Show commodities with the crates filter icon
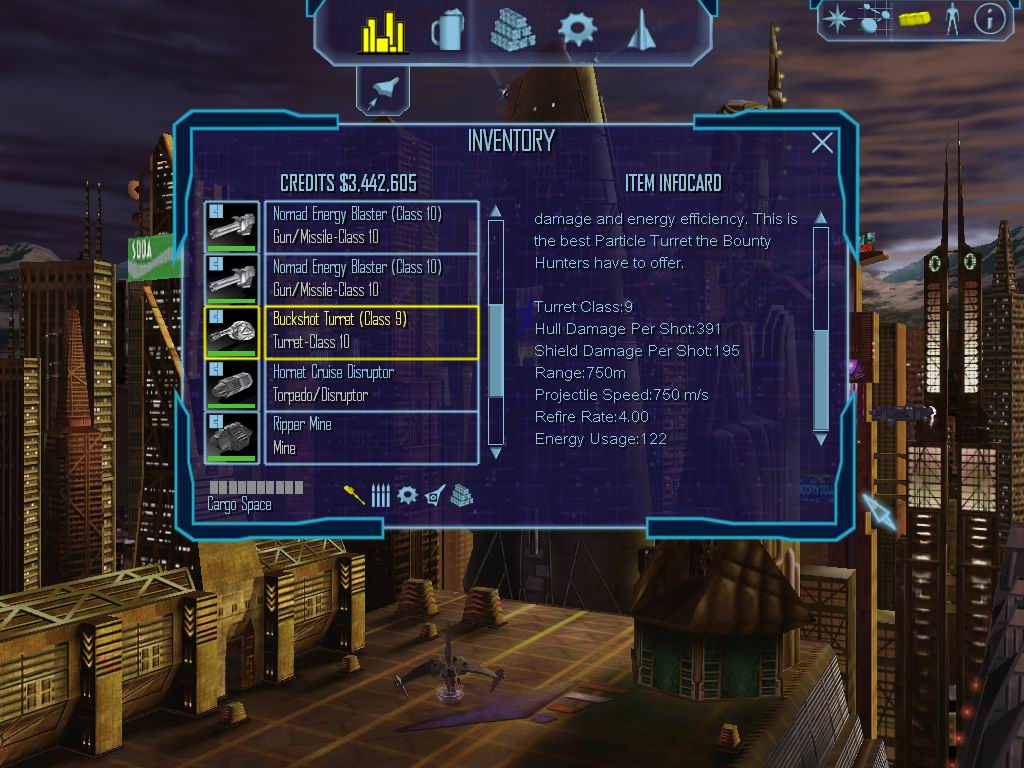1024x768 pixels. pyautogui.click(x=461, y=495)
